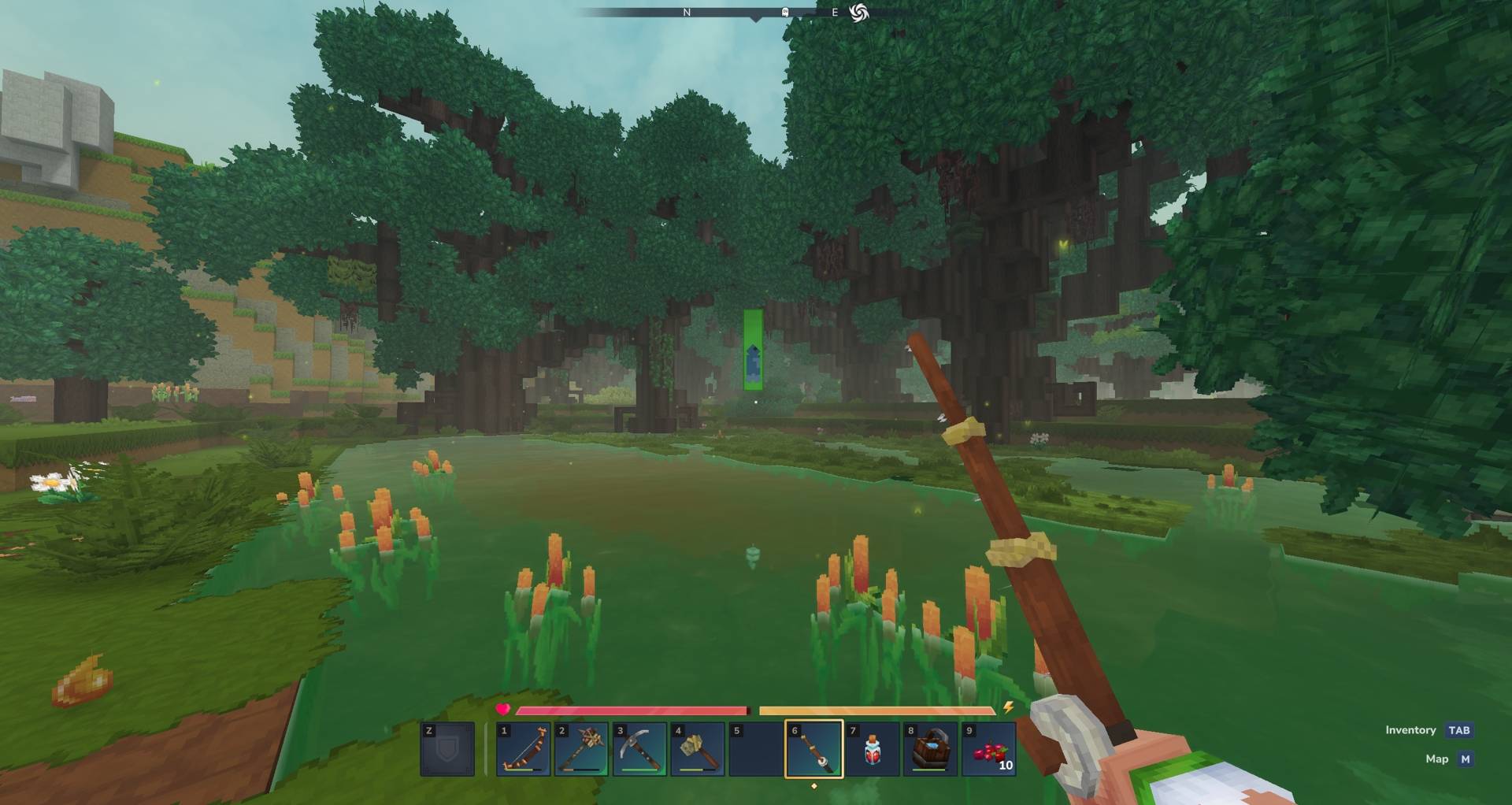Select the highlighted fishing rod slot
1512x805 pixels.
coord(814,749)
